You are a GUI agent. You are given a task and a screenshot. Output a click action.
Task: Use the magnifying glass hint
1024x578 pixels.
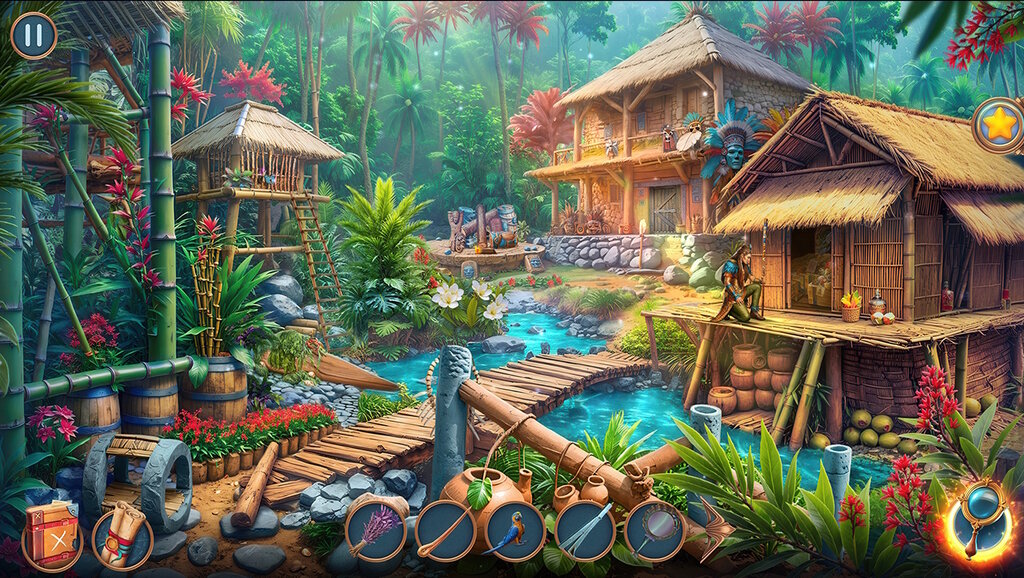click(x=977, y=521)
